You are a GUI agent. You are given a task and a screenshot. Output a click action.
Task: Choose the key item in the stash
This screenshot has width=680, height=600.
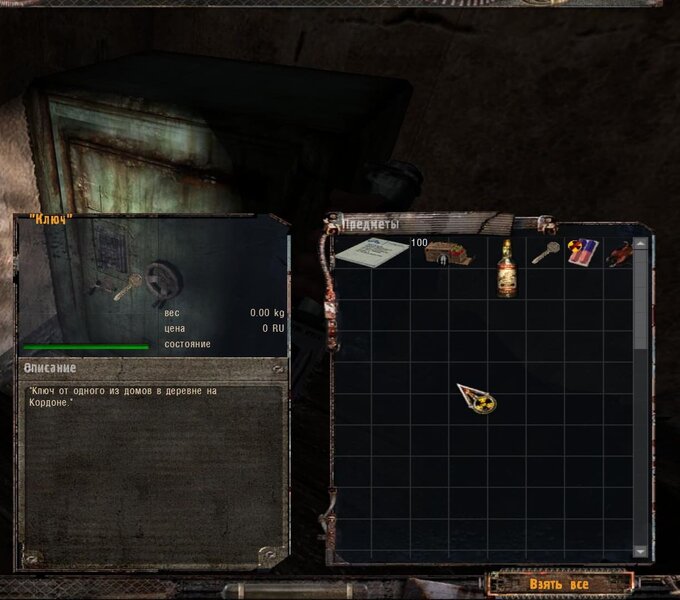tap(545, 252)
